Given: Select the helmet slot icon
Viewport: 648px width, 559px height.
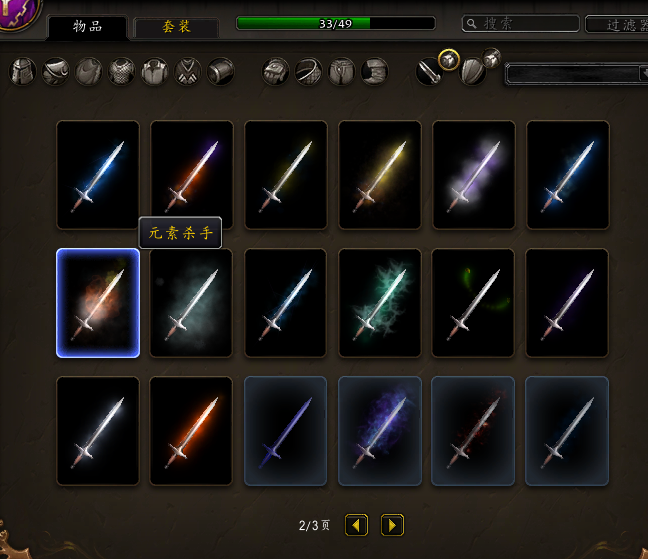Looking at the screenshot, I should [23, 71].
